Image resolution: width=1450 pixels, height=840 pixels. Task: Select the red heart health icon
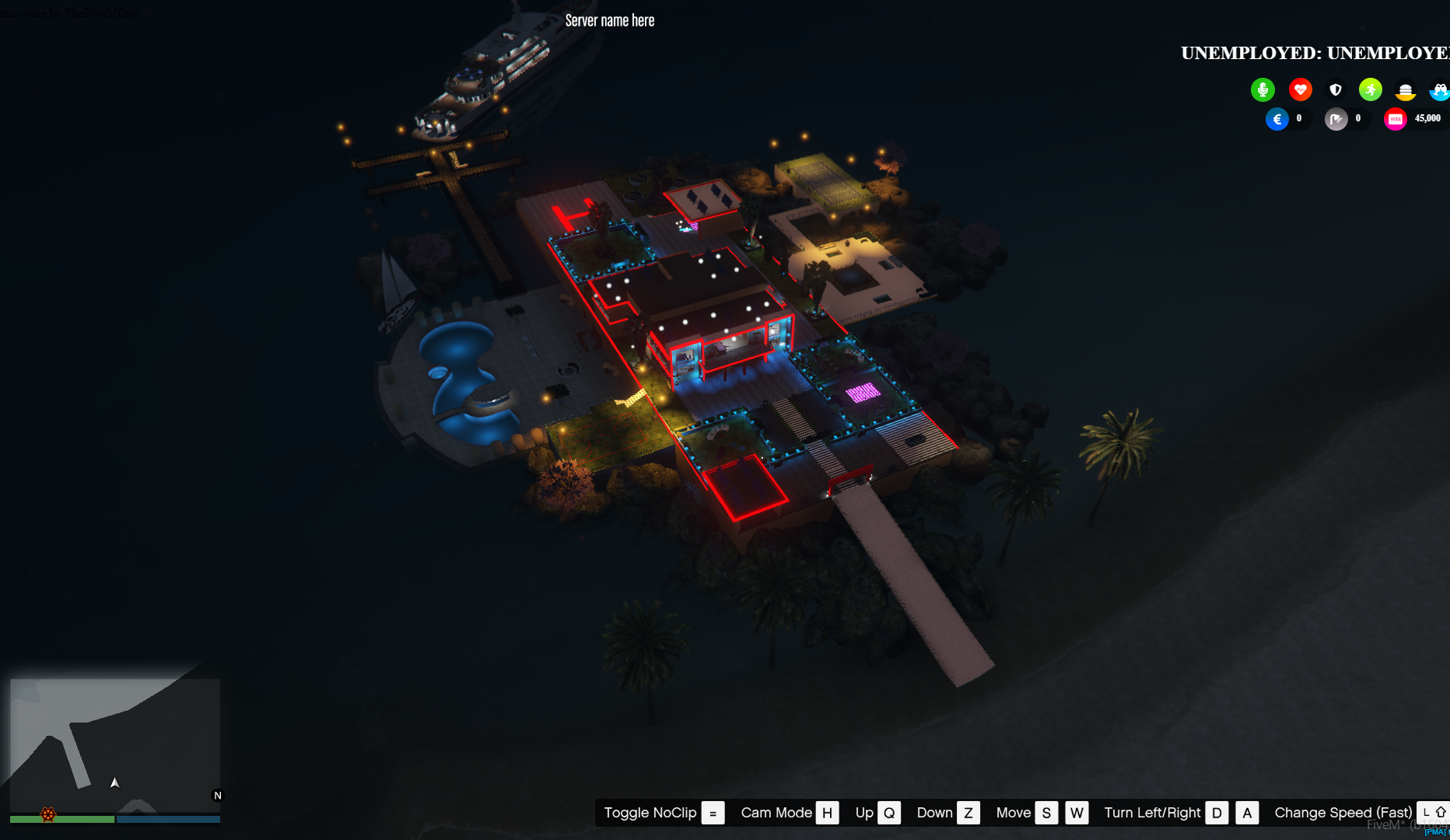(1301, 89)
